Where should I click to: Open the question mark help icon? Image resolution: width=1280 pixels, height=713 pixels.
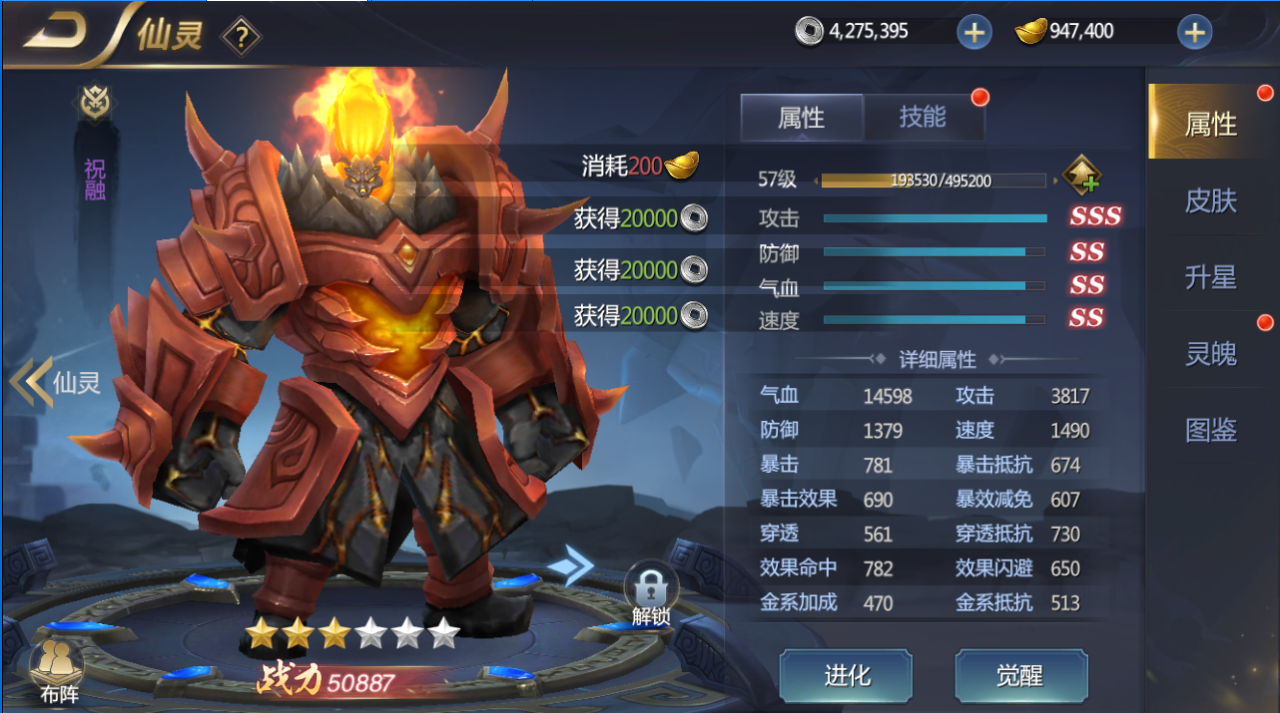pyautogui.click(x=241, y=38)
